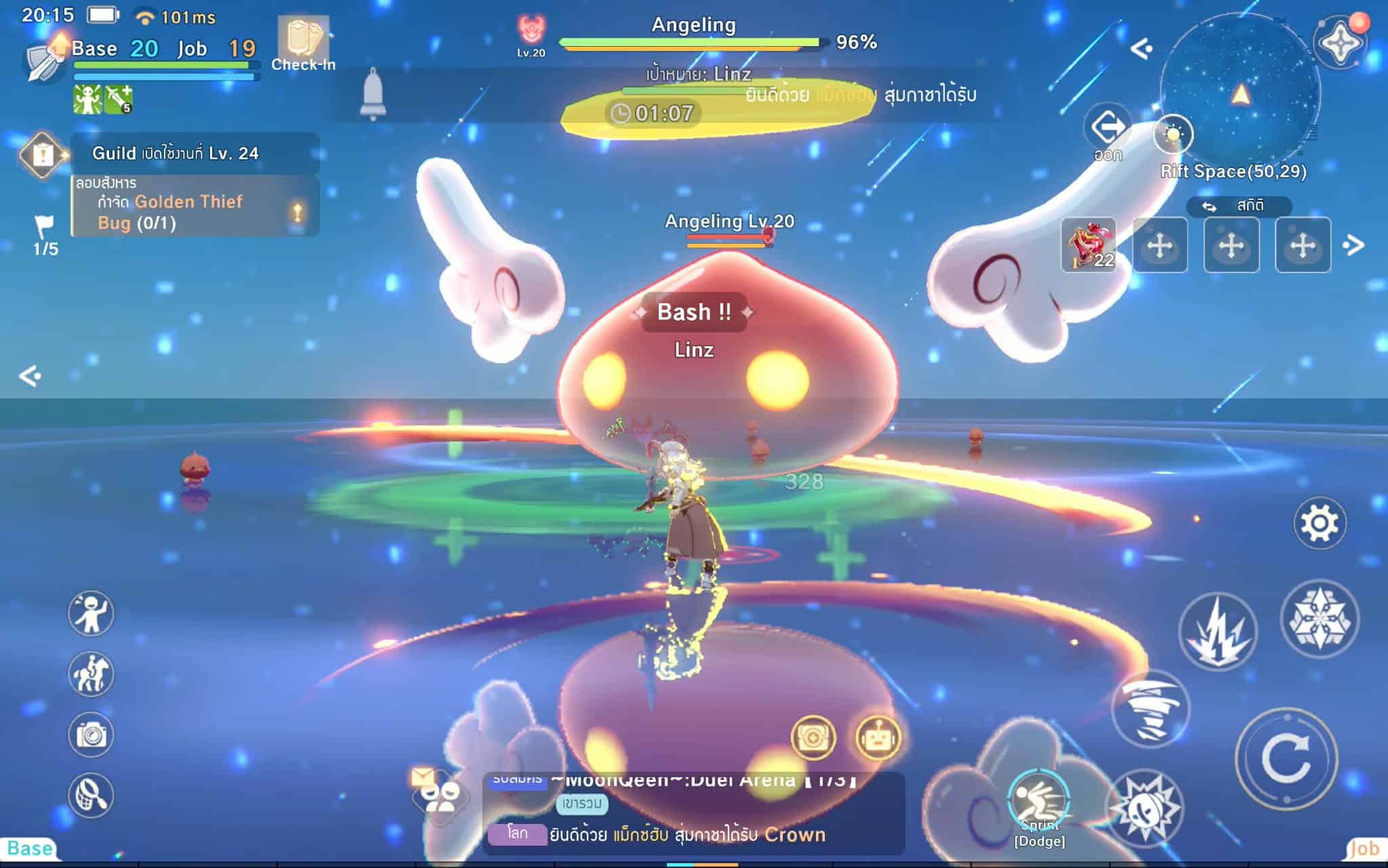This screenshot has width=1388, height=868.
Task: Open the camera photo mode
Action: click(x=91, y=735)
